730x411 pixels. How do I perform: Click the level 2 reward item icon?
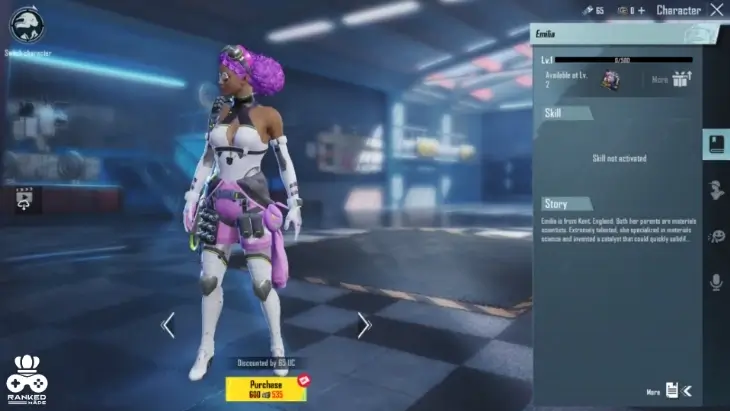point(609,80)
